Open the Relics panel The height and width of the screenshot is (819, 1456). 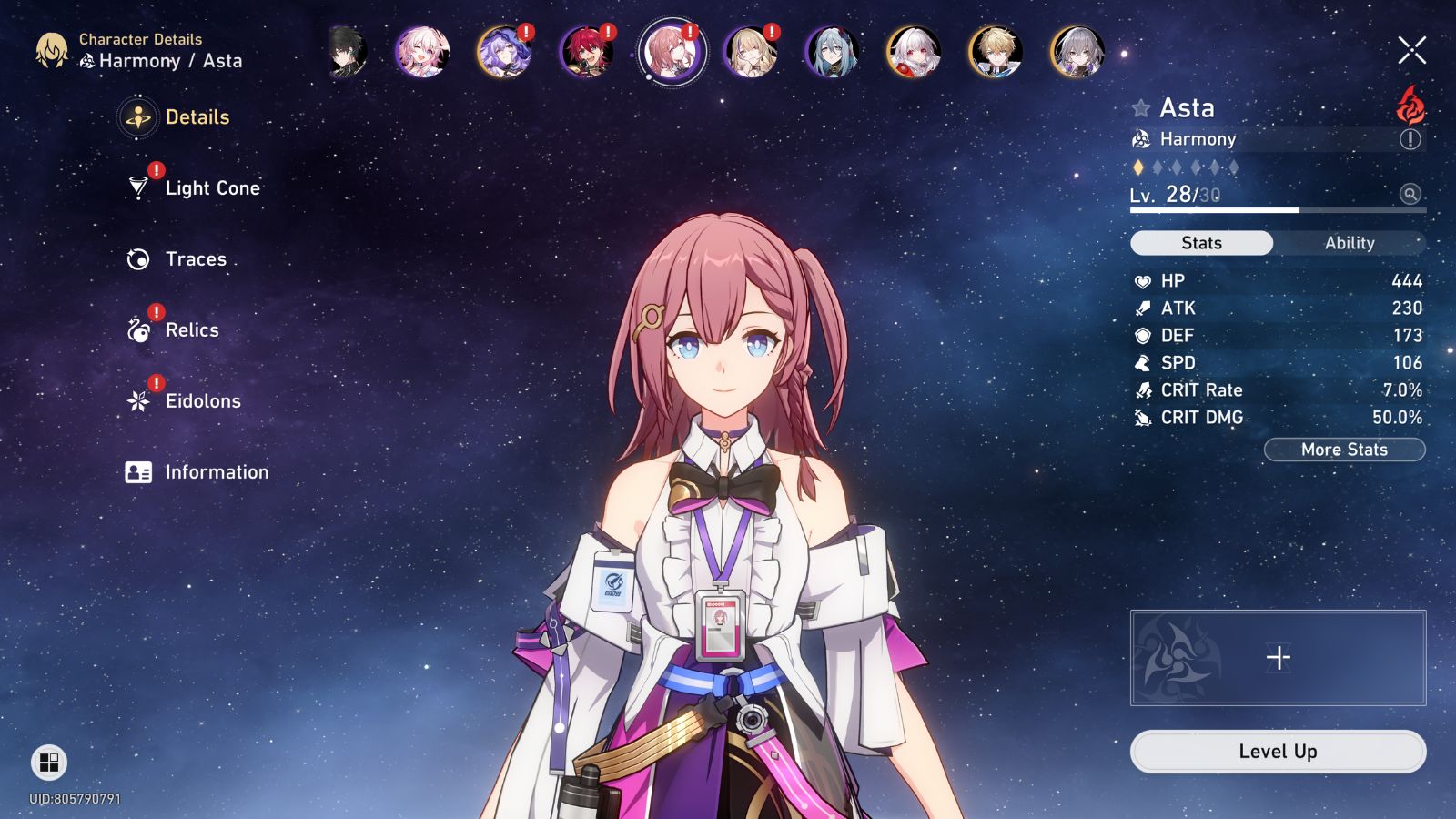(191, 330)
